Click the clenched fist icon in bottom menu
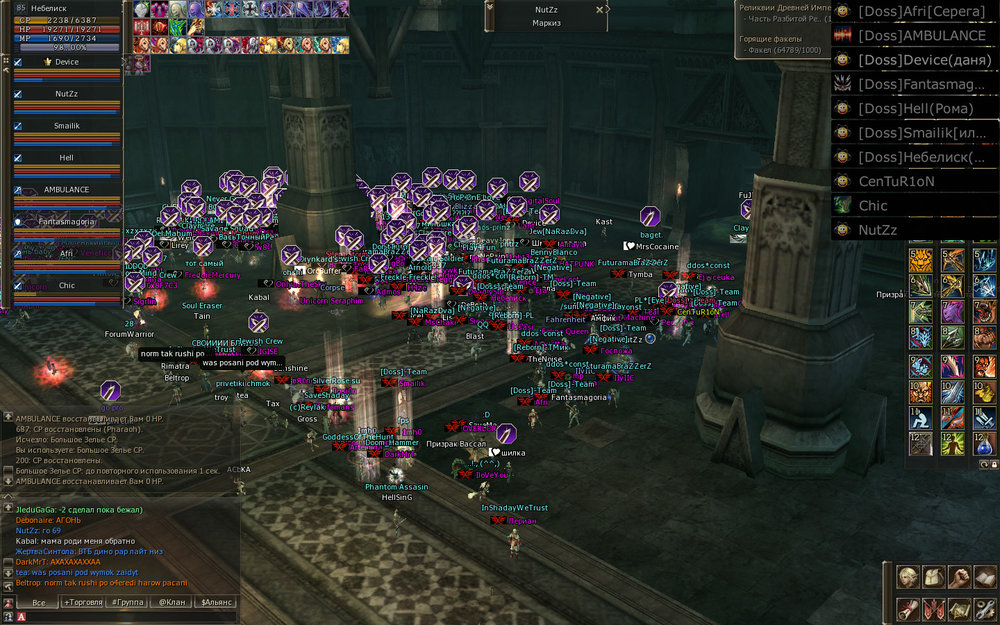Image resolution: width=1000 pixels, height=625 pixels. point(959,577)
